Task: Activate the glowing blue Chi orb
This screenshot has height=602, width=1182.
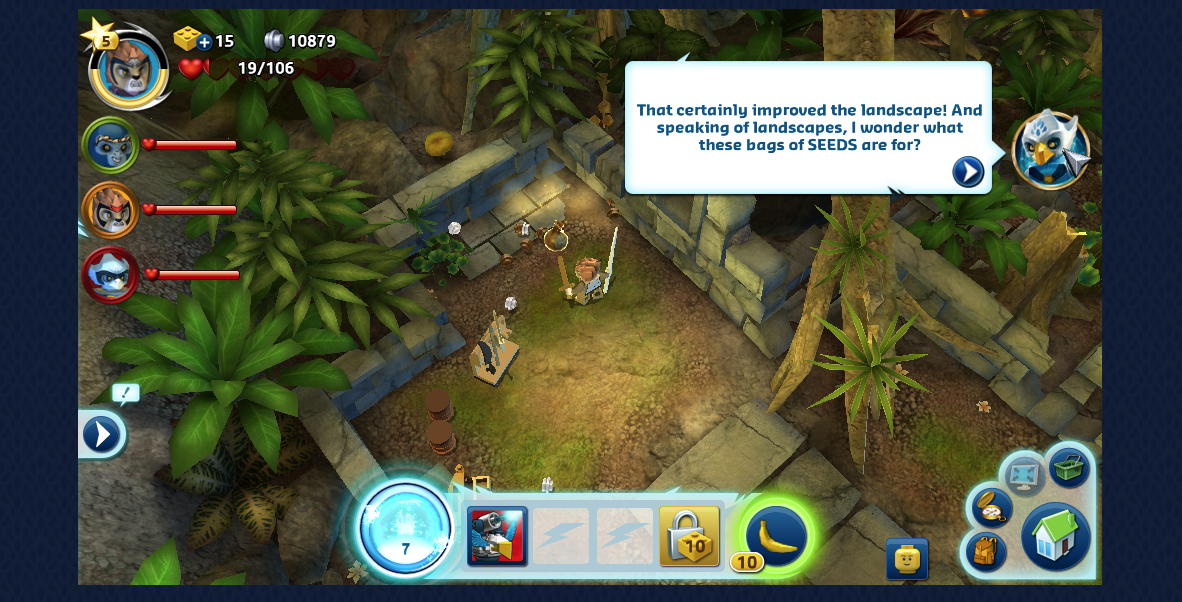Action: pyautogui.click(x=405, y=529)
